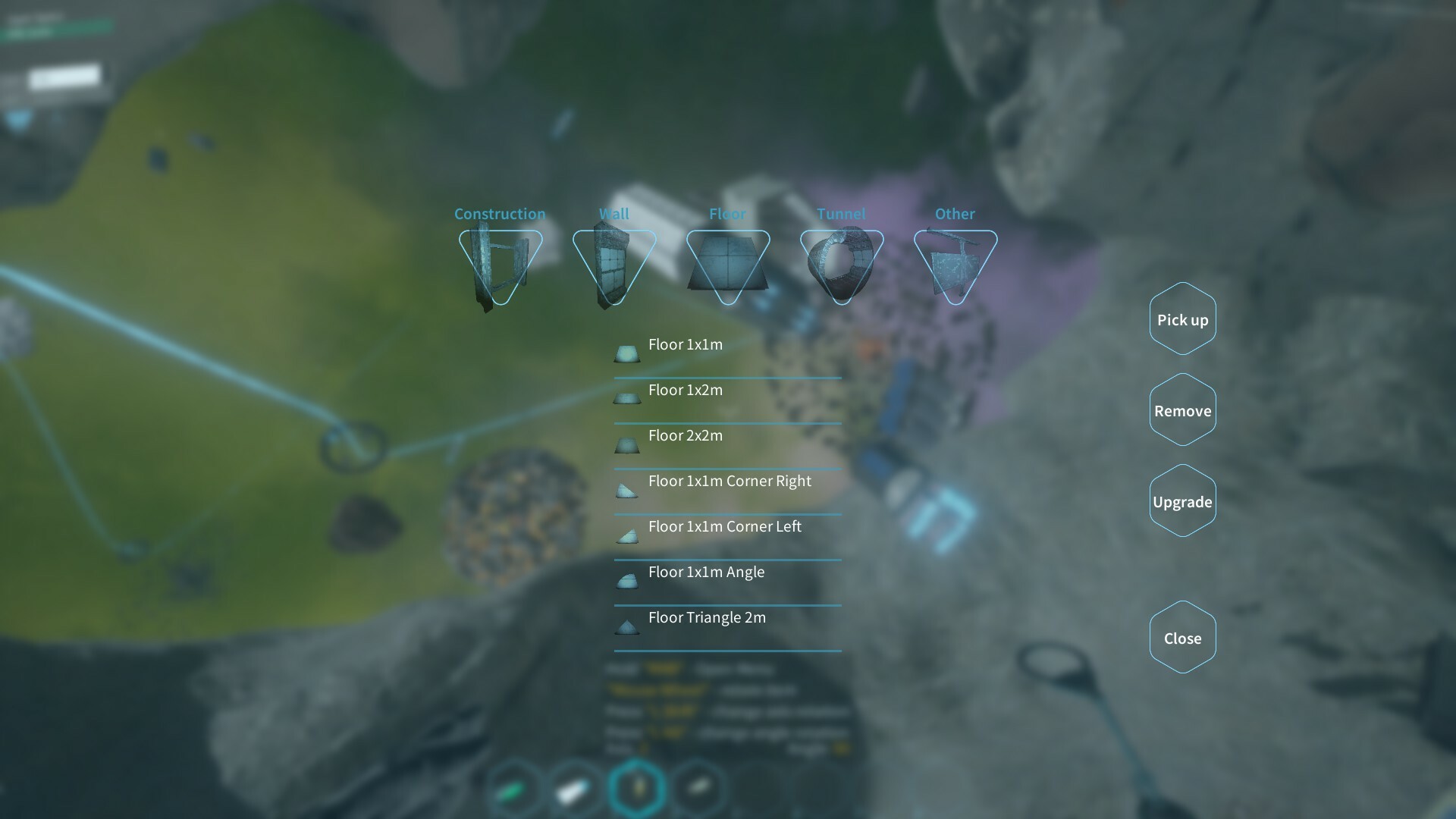Close the building menu
This screenshot has height=819, width=1456.
click(x=1182, y=637)
